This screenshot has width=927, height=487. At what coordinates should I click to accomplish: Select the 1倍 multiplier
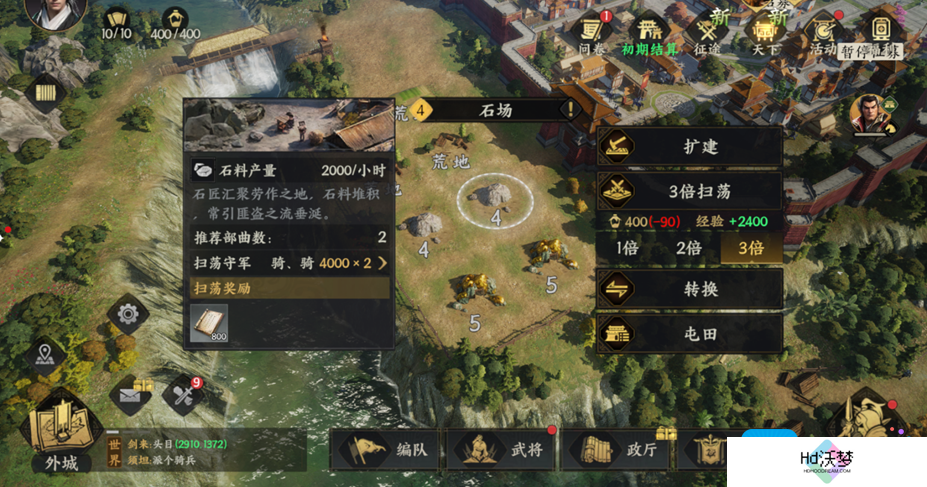tap(626, 248)
